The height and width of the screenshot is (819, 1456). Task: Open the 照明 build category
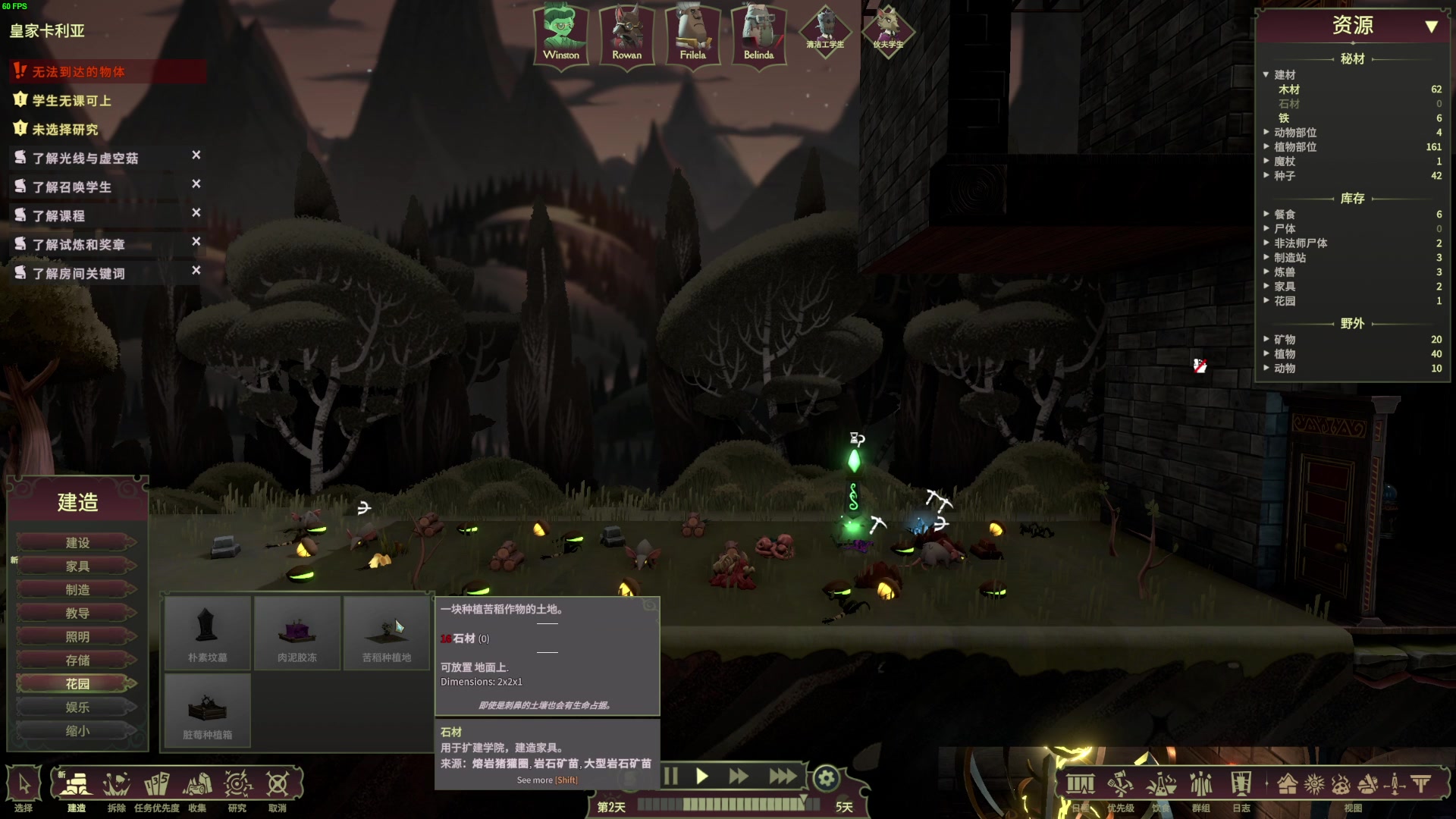point(77,637)
